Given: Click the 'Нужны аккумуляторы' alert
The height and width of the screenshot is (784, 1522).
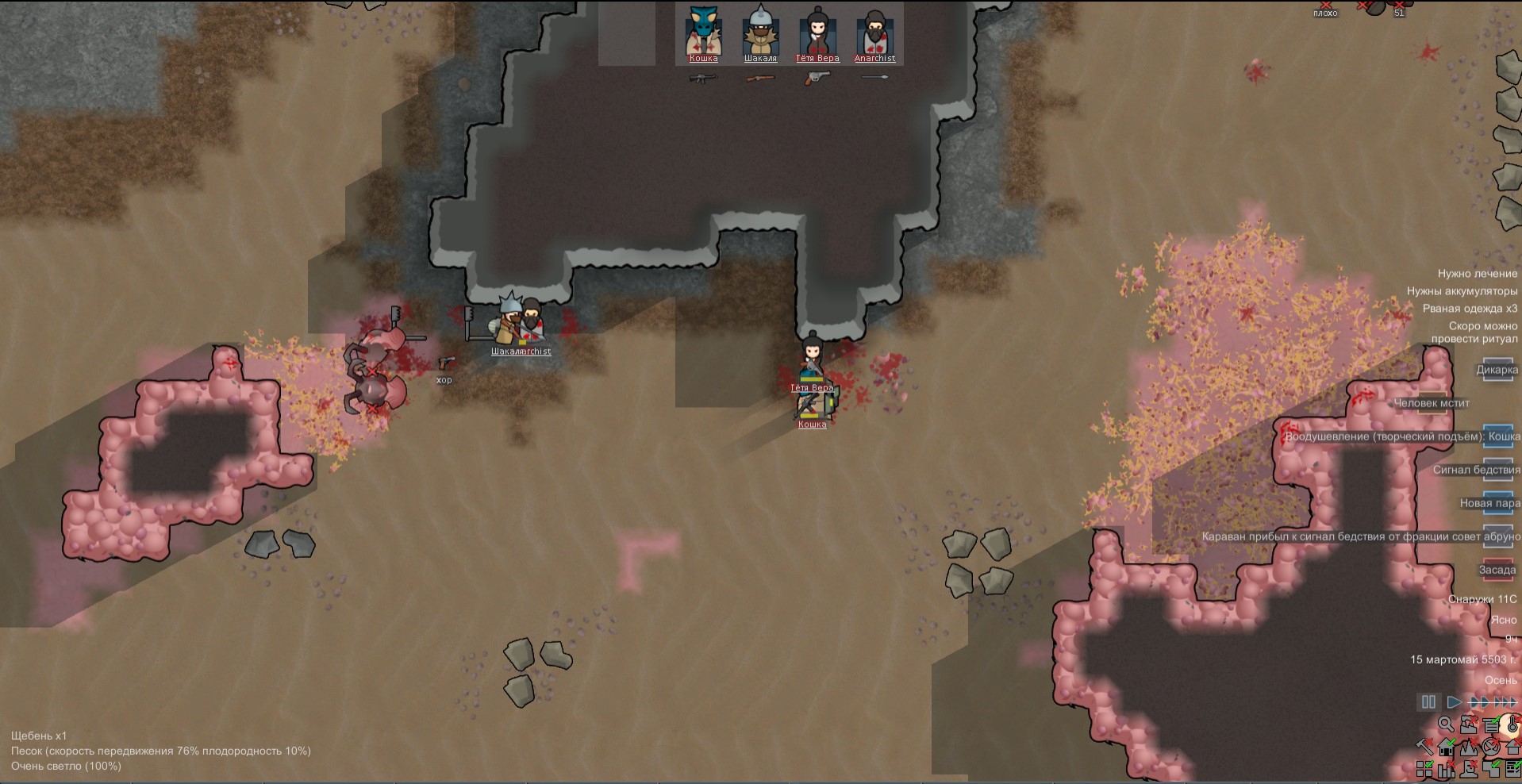Looking at the screenshot, I should [1462, 291].
